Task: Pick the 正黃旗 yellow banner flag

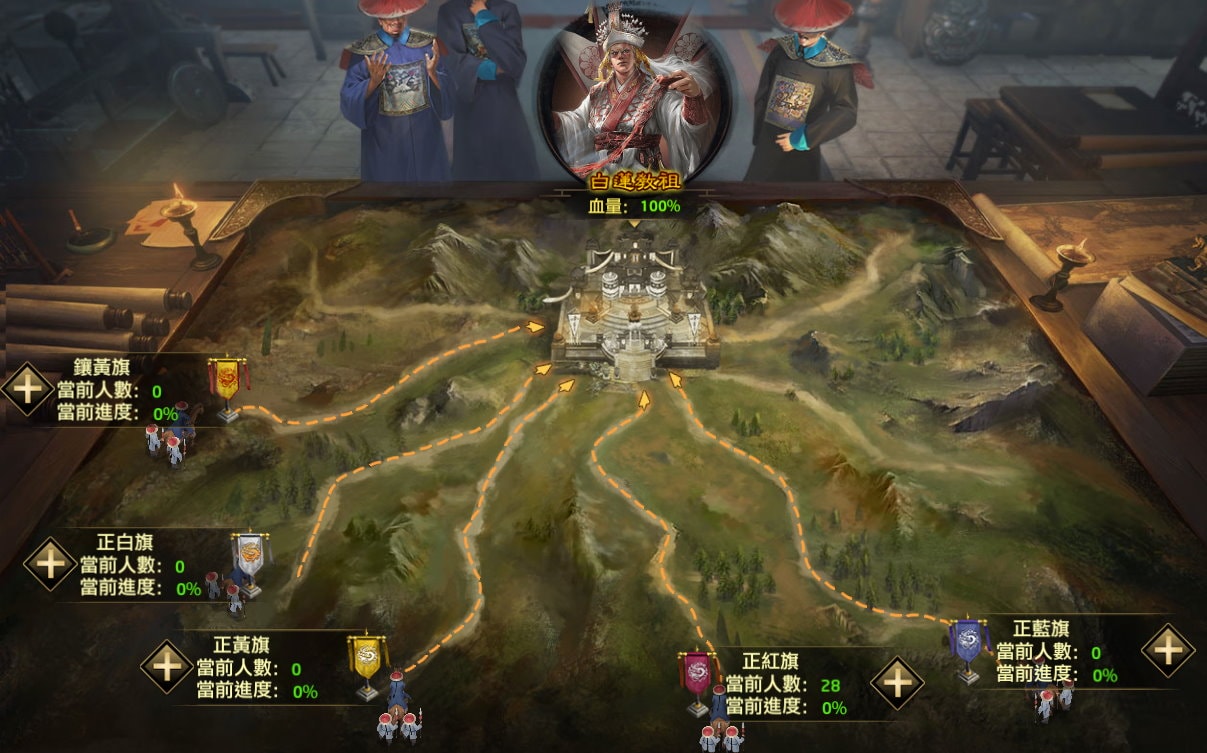Action: point(366,658)
